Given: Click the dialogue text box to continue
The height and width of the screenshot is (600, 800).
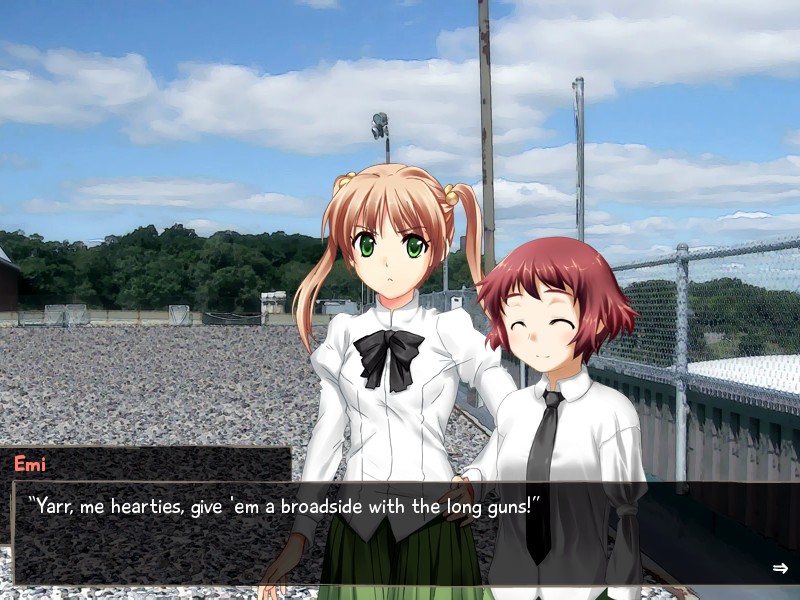Looking at the screenshot, I should [400, 534].
